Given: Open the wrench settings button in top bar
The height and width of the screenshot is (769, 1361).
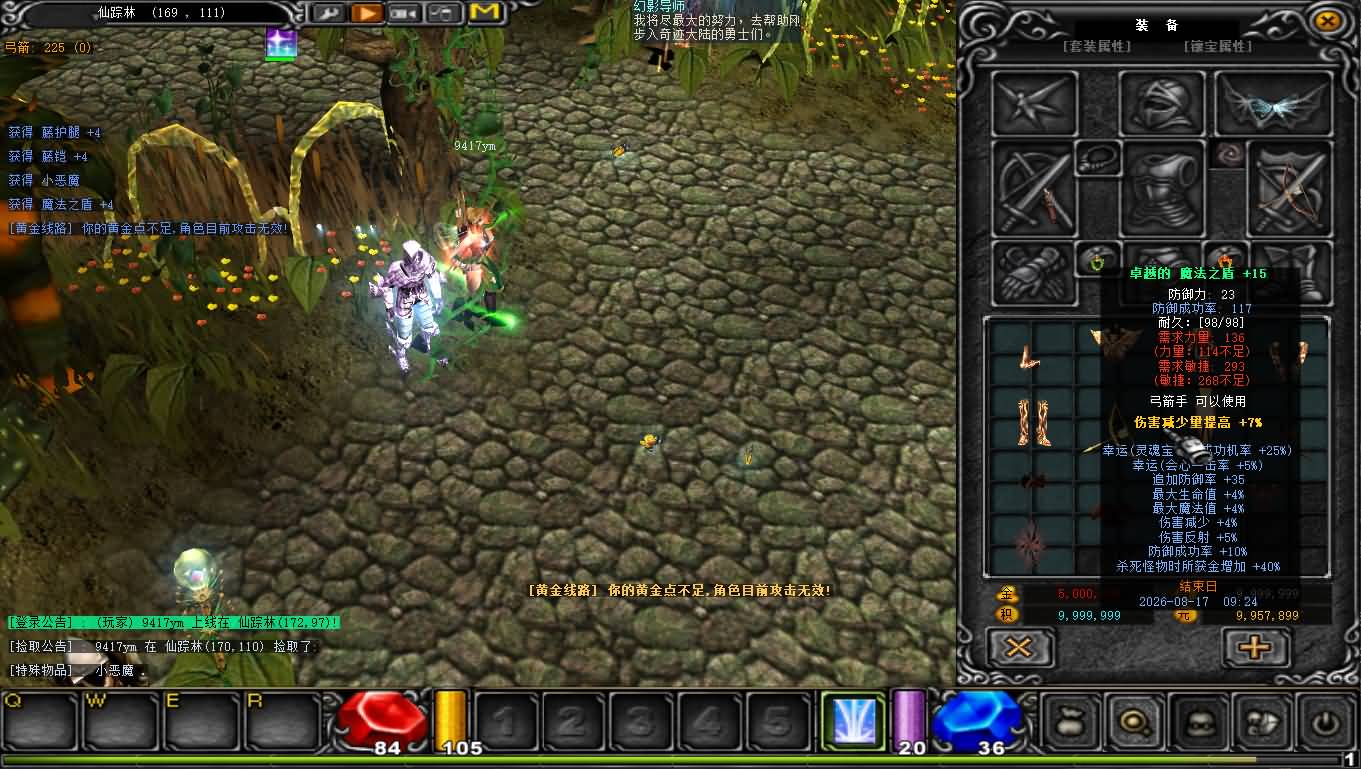Looking at the screenshot, I should click(x=328, y=13).
